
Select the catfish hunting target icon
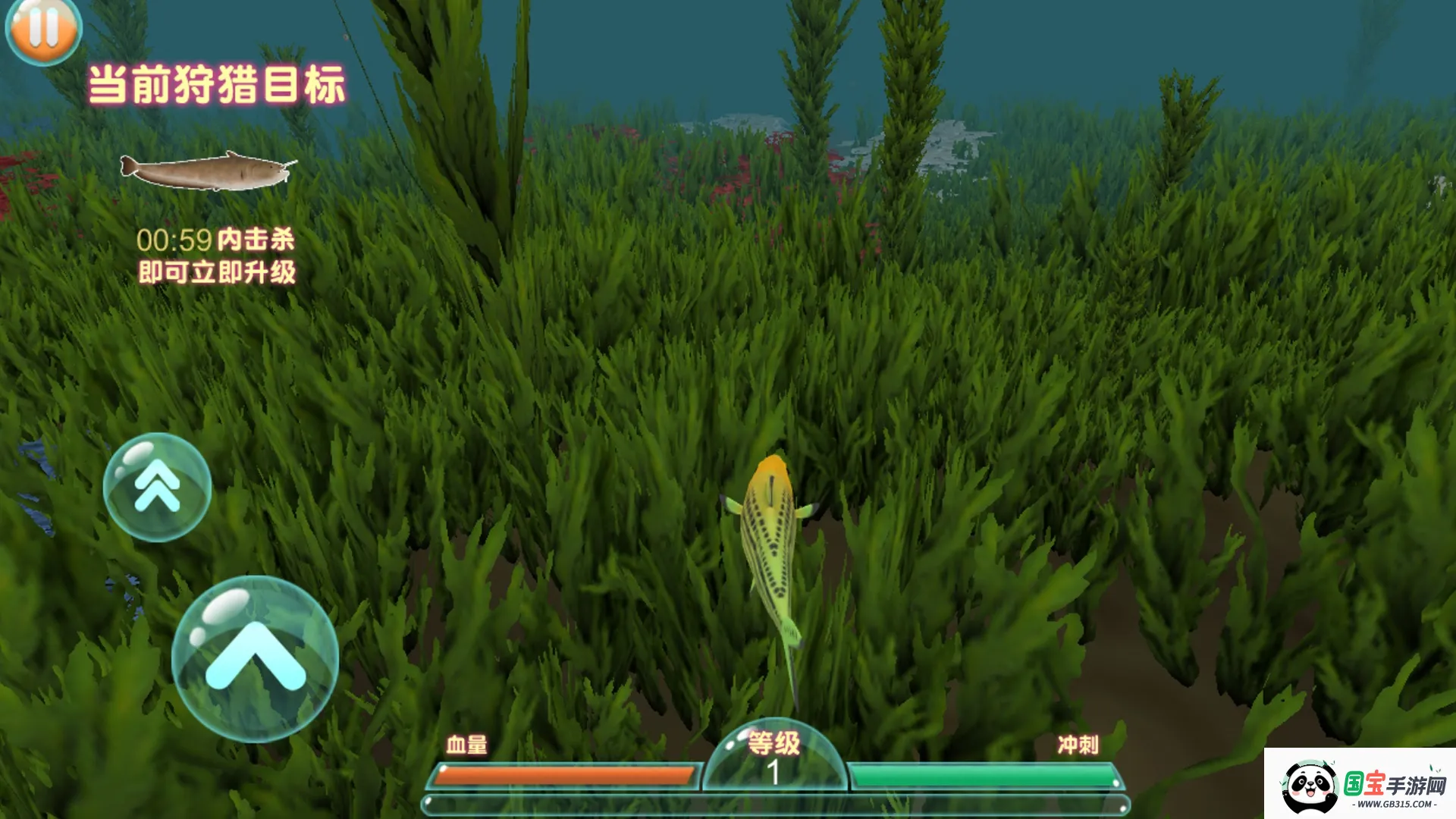point(207,171)
